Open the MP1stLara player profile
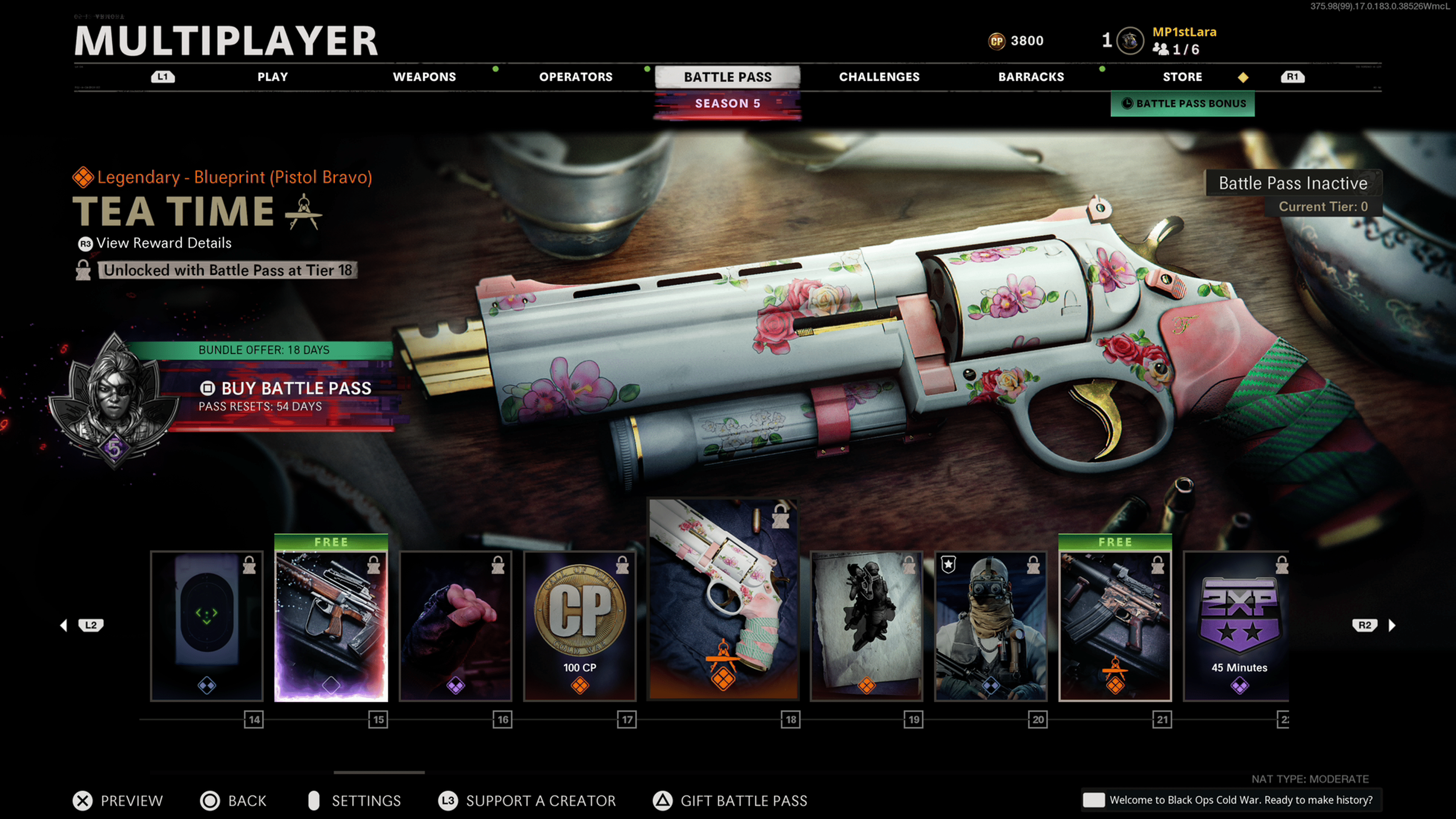 pyautogui.click(x=1183, y=32)
